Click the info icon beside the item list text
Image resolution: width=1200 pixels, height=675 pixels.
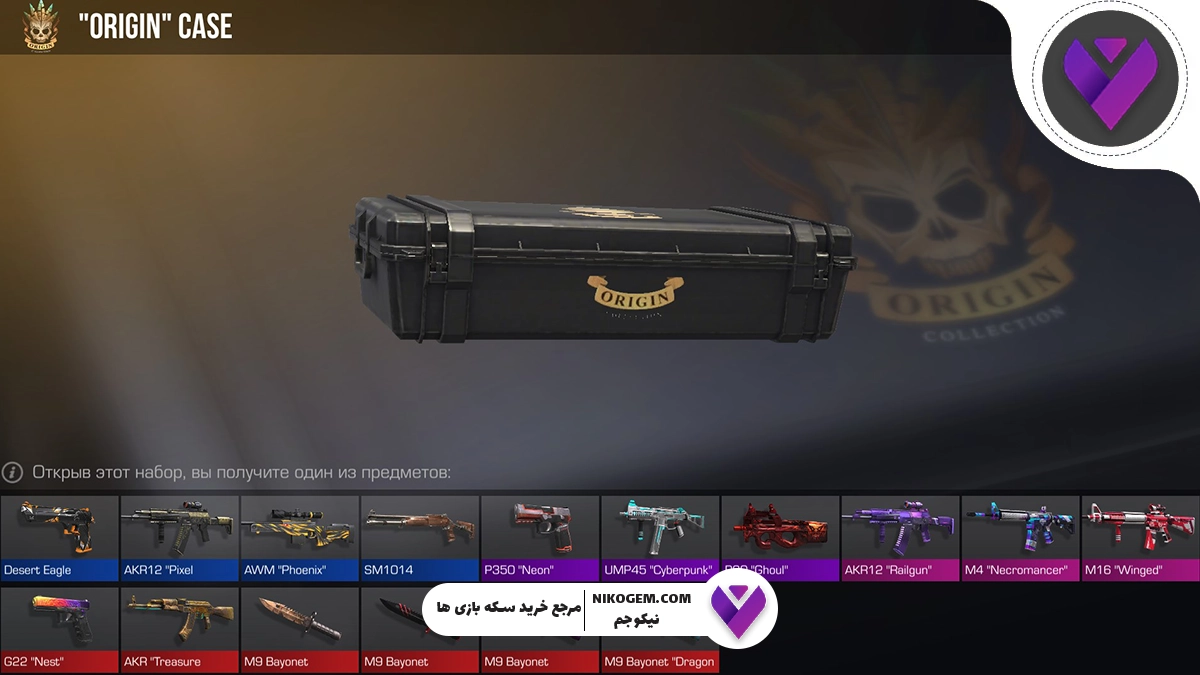point(13,472)
